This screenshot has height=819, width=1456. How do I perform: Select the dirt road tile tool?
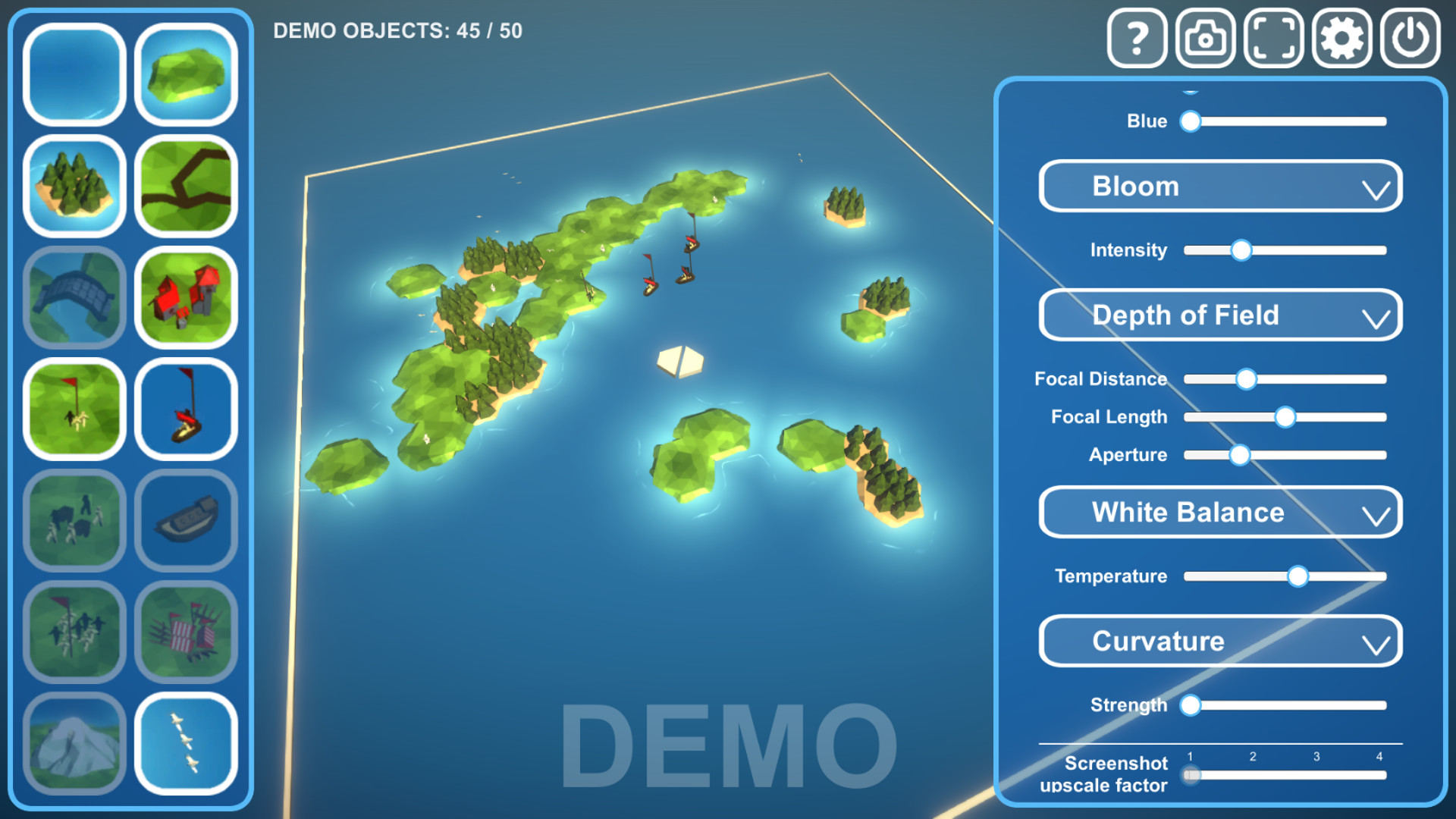(x=185, y=186)
